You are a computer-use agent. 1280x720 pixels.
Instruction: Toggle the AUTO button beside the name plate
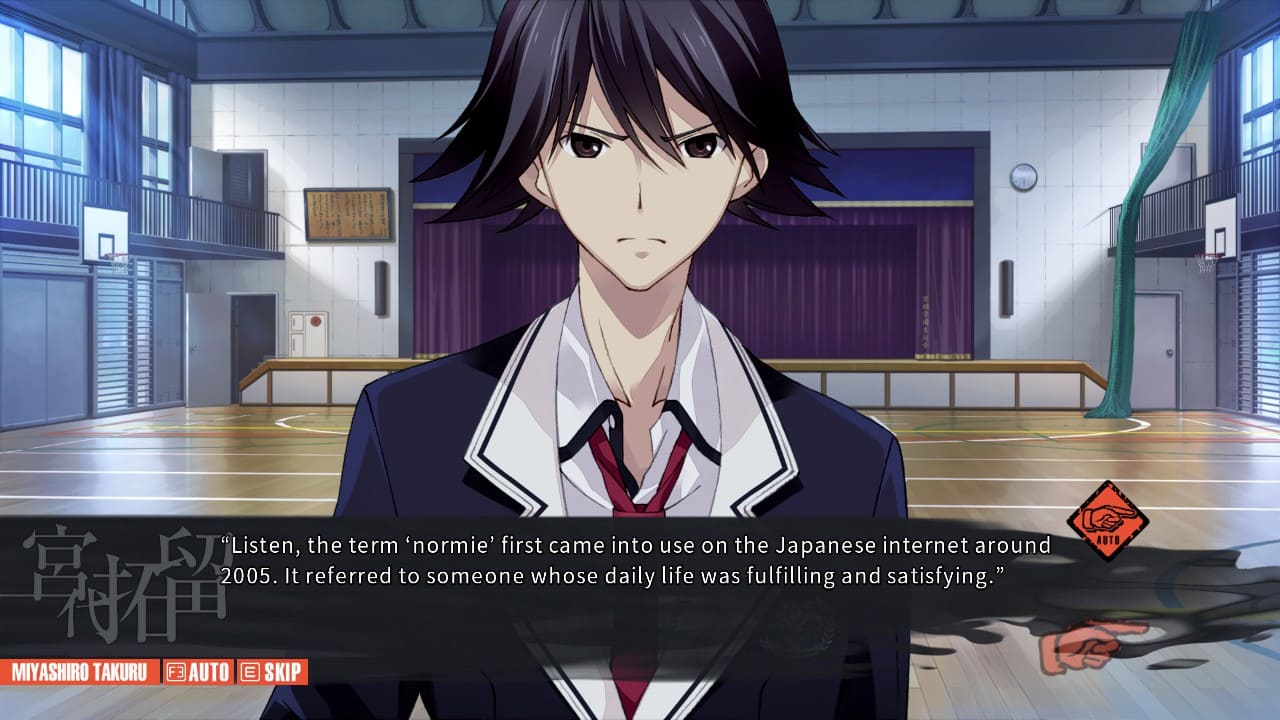tap(198, 672)
